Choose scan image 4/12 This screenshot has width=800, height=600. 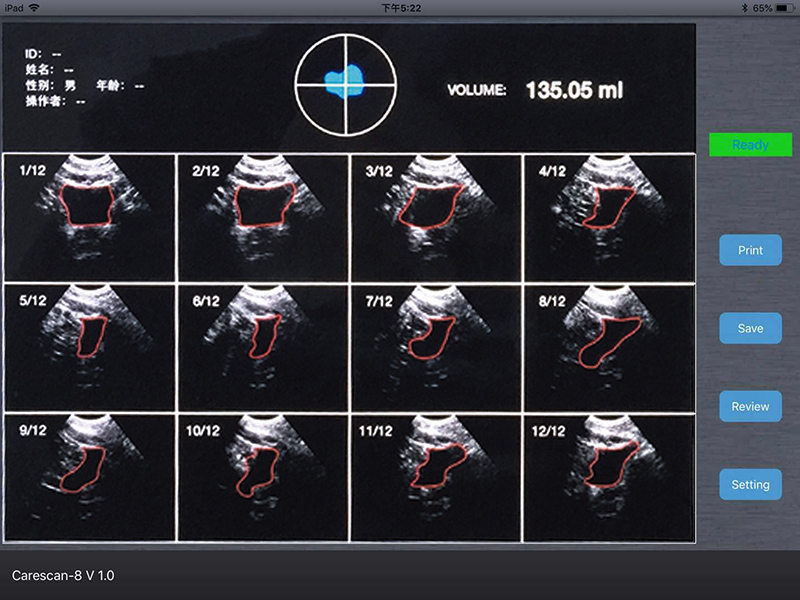[x=609, y=217]
